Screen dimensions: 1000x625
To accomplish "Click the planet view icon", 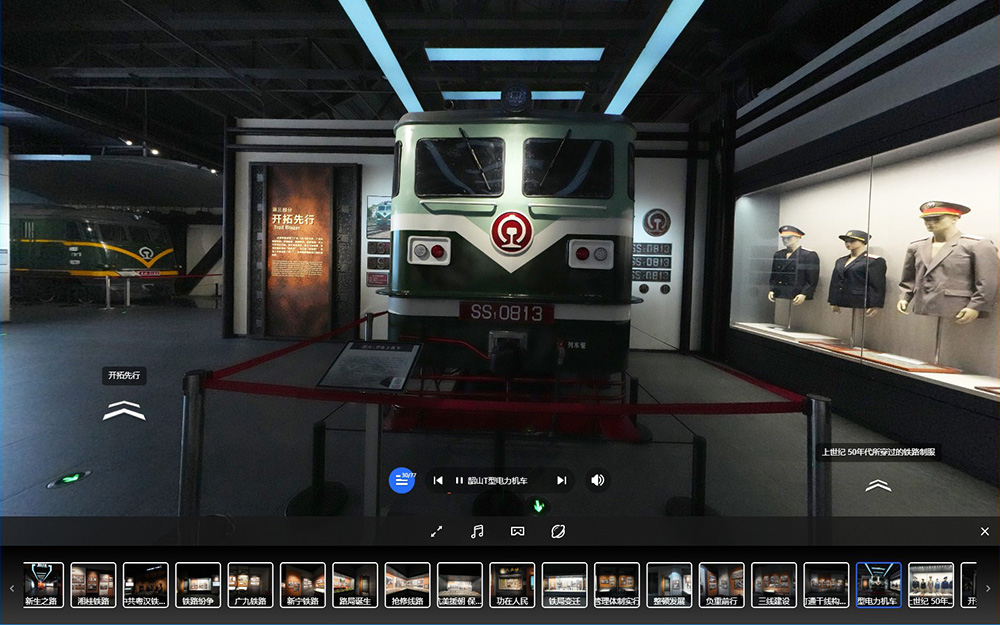I will 558,532.
